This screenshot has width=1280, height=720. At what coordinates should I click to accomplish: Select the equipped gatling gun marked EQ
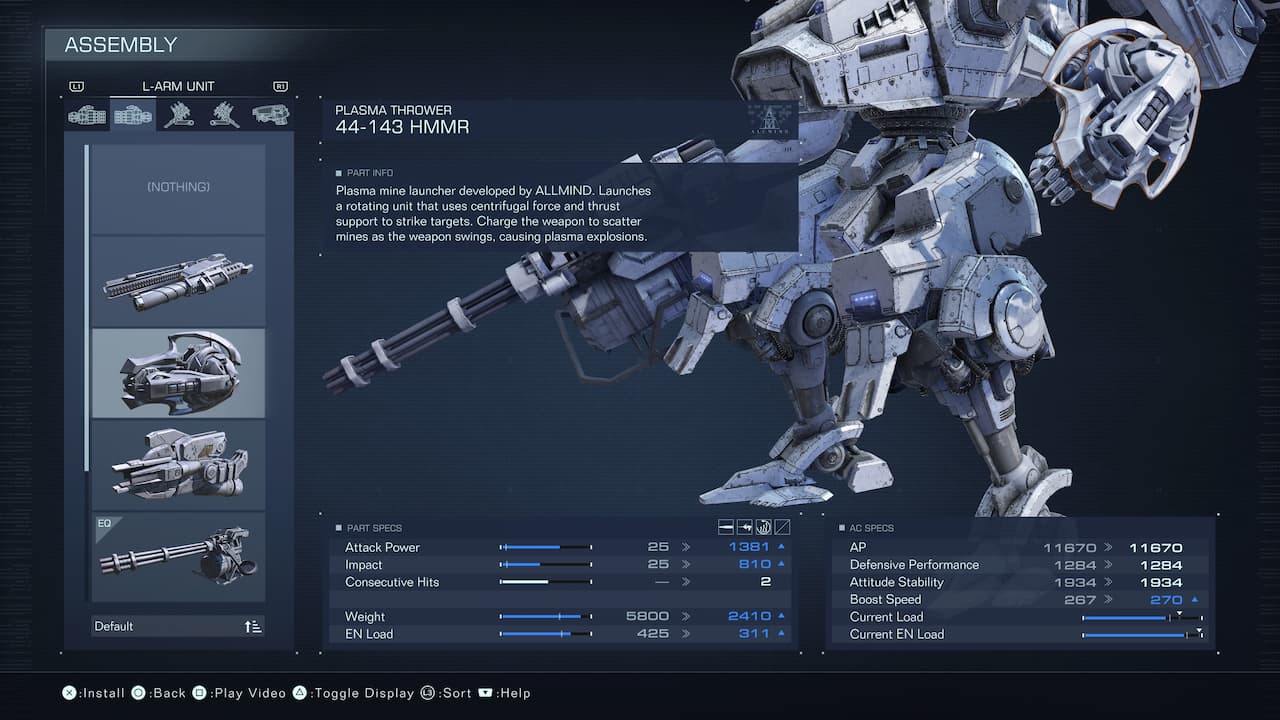coord(178,557)
